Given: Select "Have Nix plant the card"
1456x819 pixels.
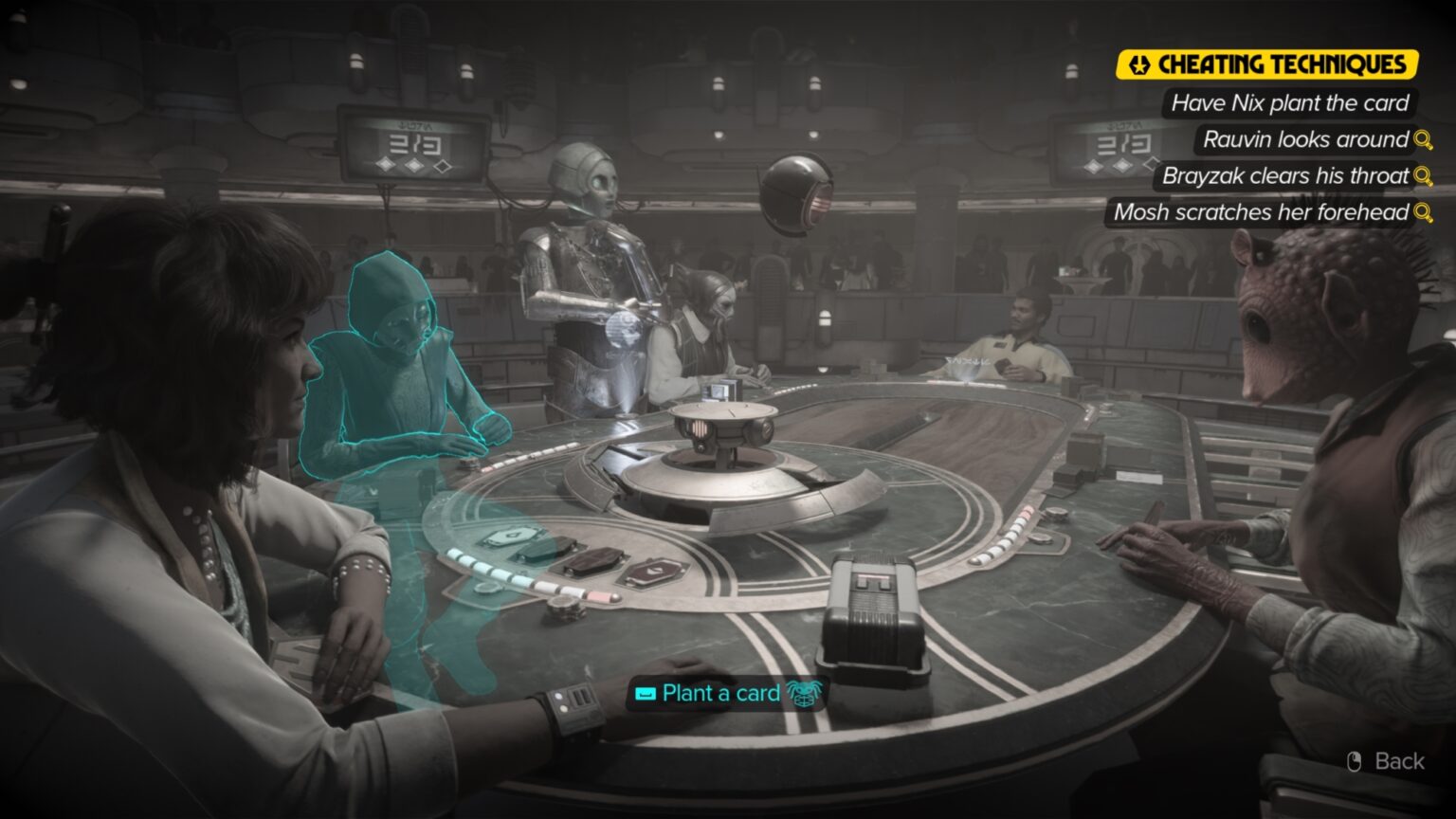Looking at the screenshot, I should [x=1290, y=103].
